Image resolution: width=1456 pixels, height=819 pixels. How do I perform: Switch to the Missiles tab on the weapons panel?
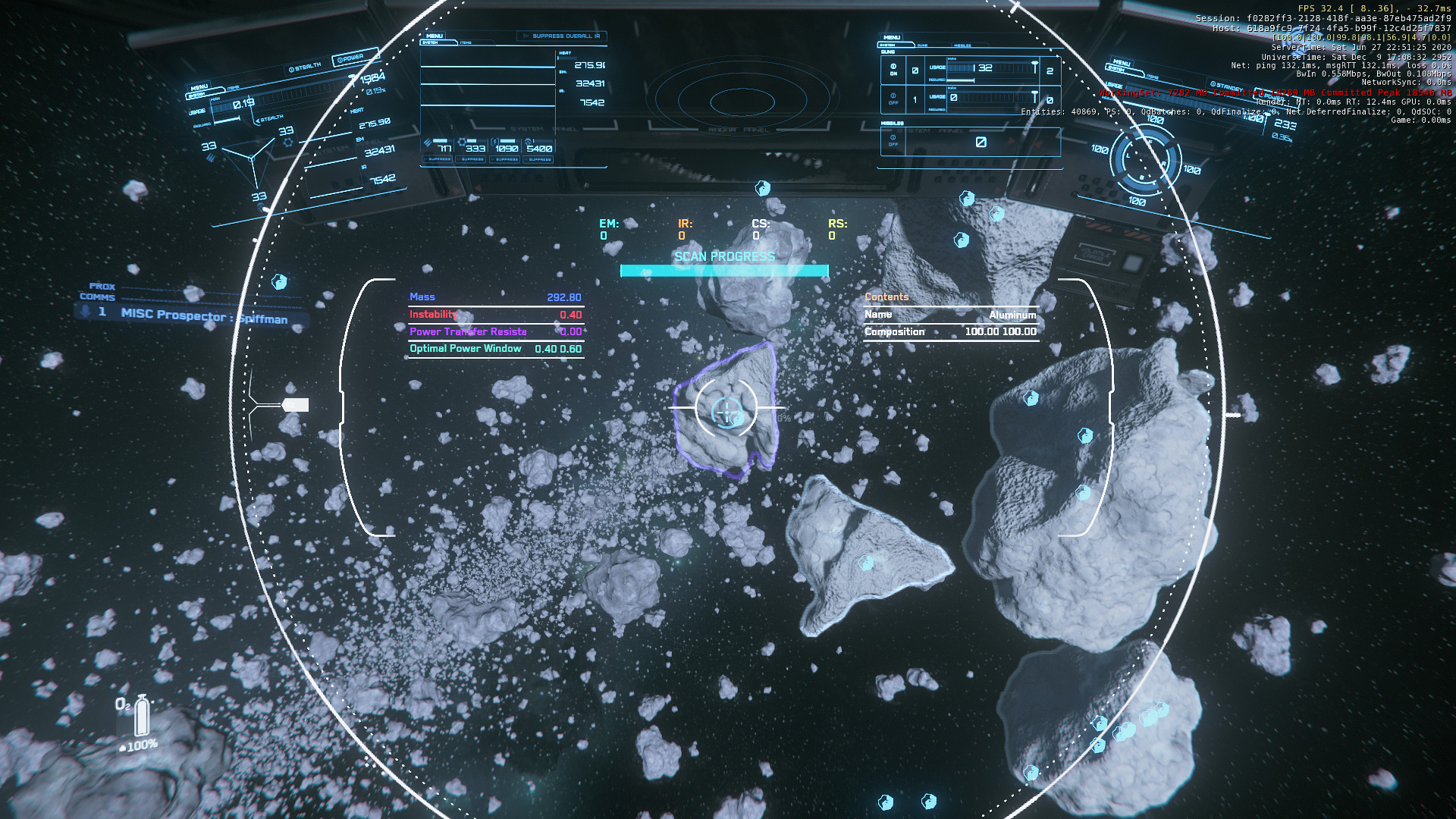coord(962,45)
